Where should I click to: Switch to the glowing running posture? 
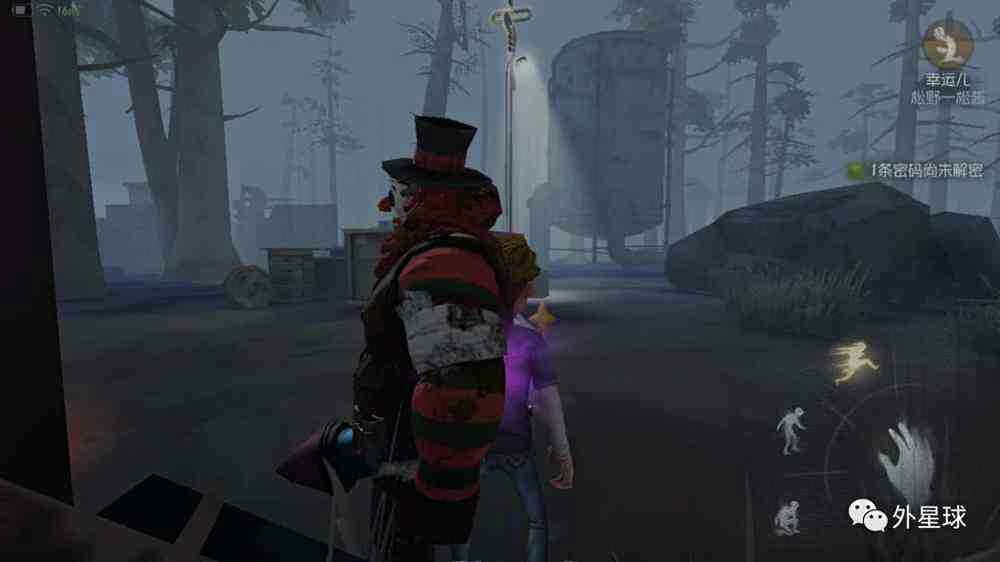point(856,363)
